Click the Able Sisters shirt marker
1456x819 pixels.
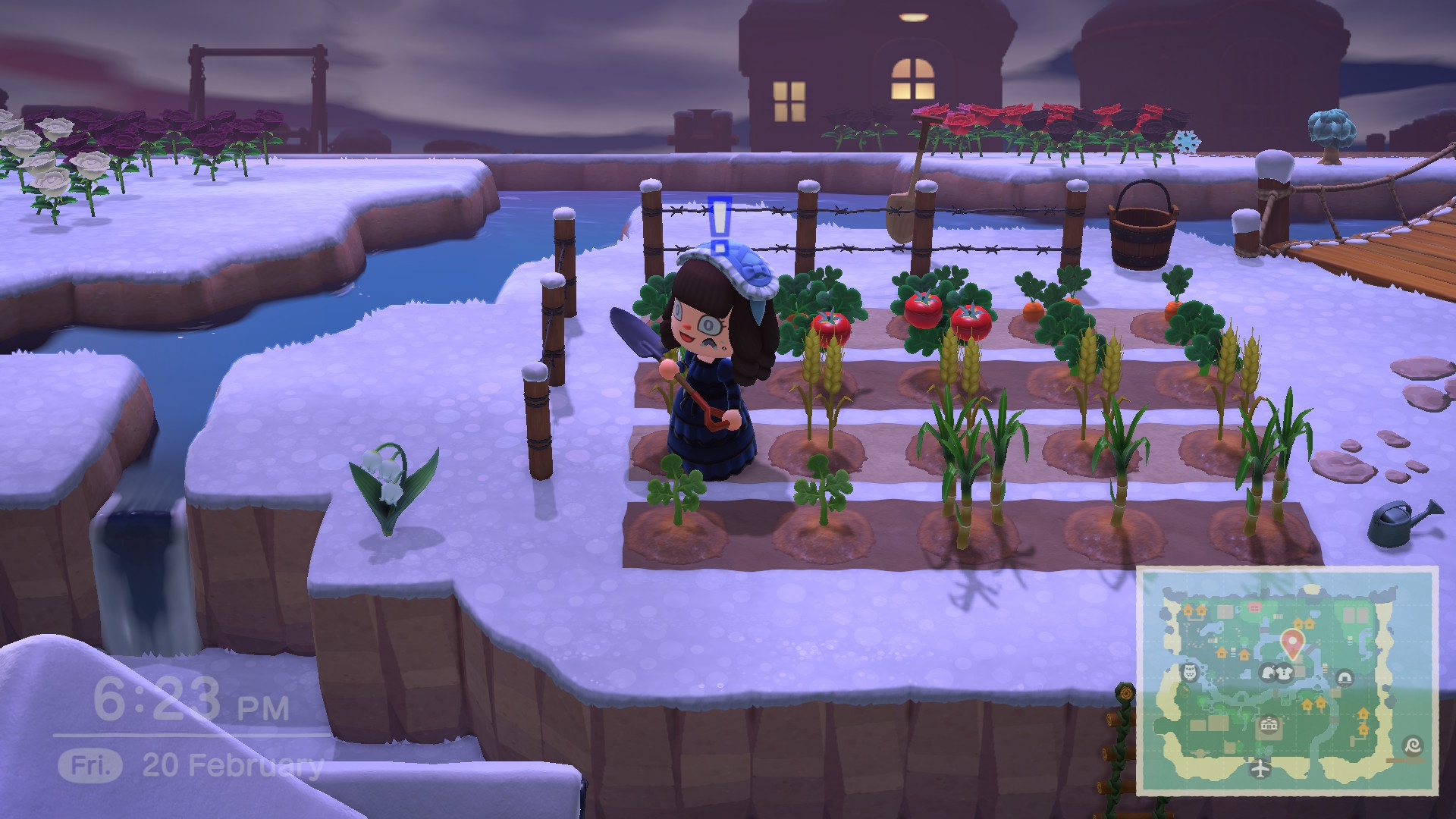[1284, 672]
